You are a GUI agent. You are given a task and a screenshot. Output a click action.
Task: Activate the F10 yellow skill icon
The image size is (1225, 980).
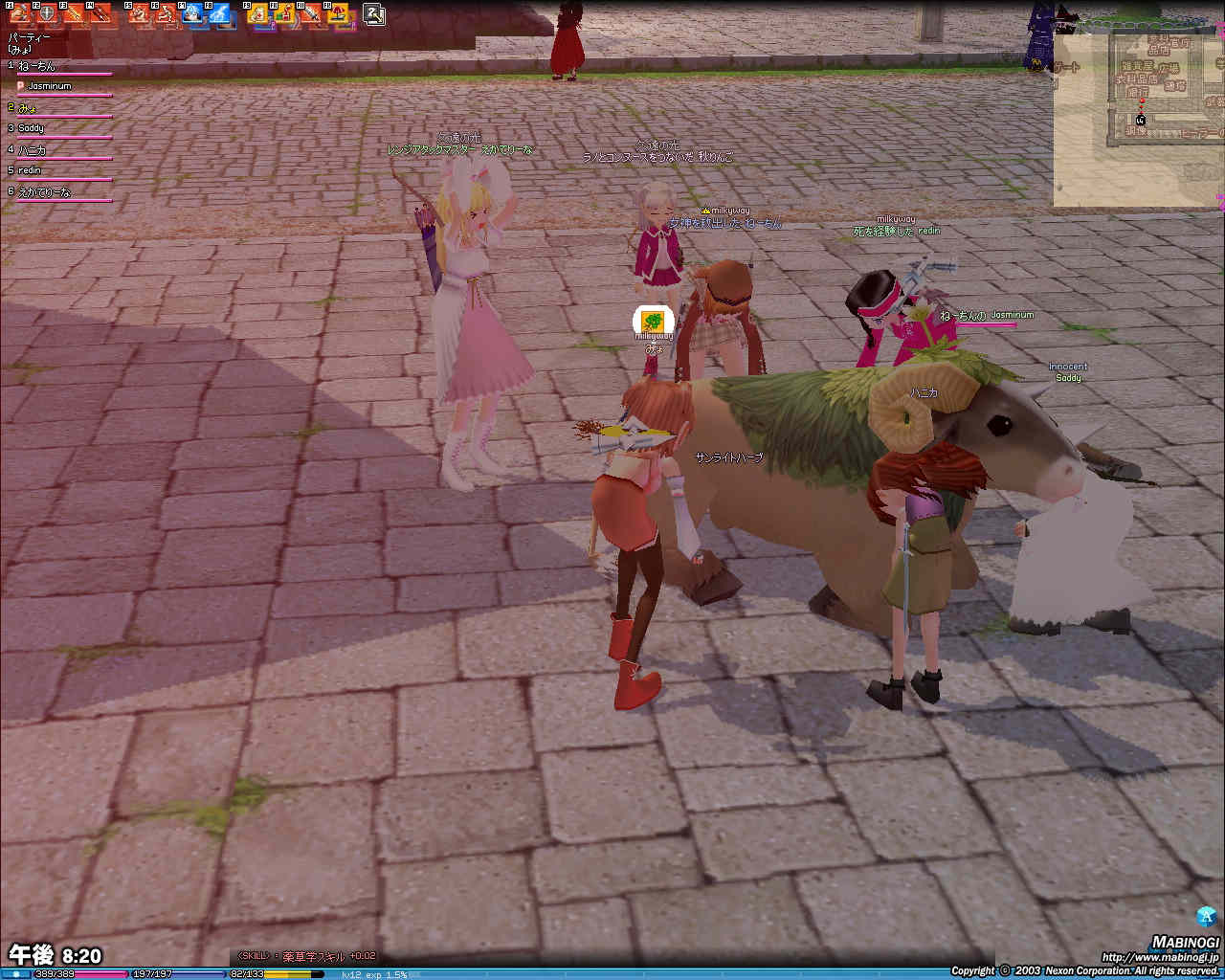pyautogui.click(x=286, y=14)
